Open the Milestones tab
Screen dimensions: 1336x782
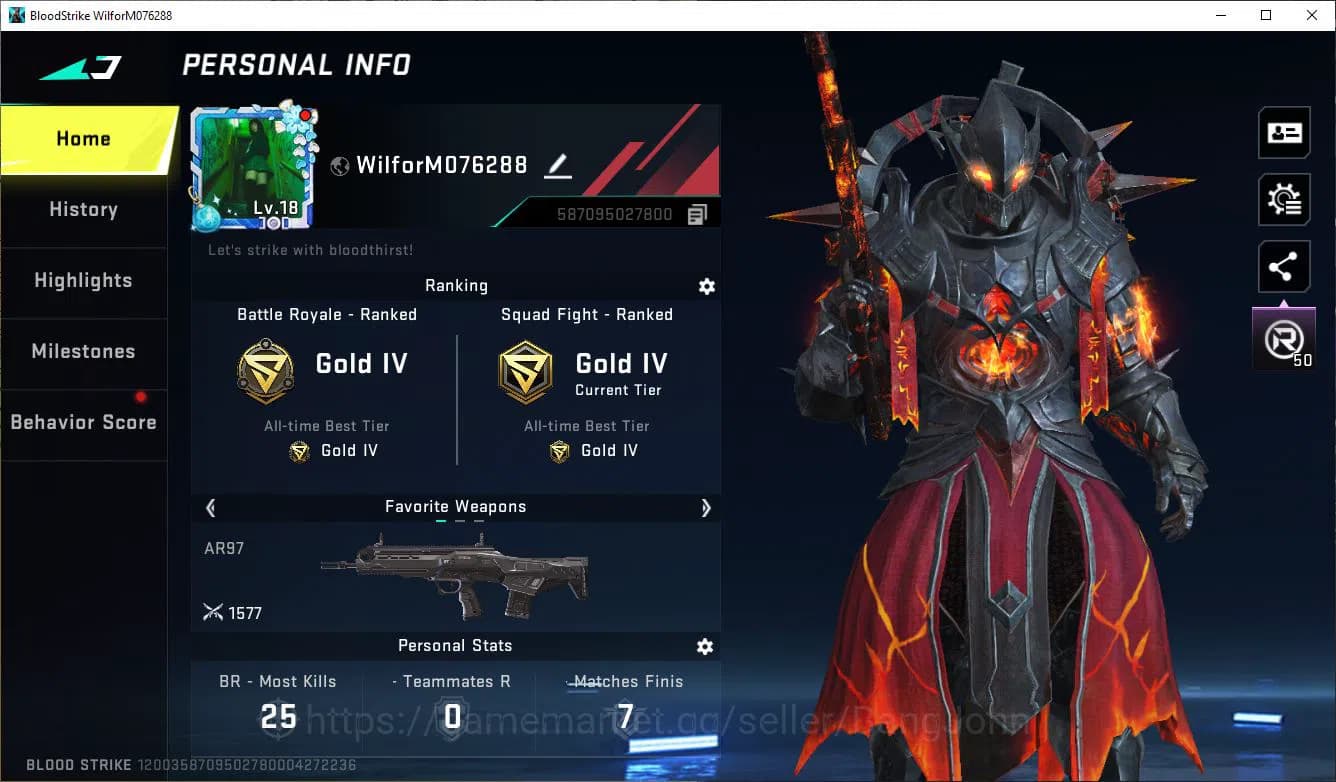tap(83, 352)
